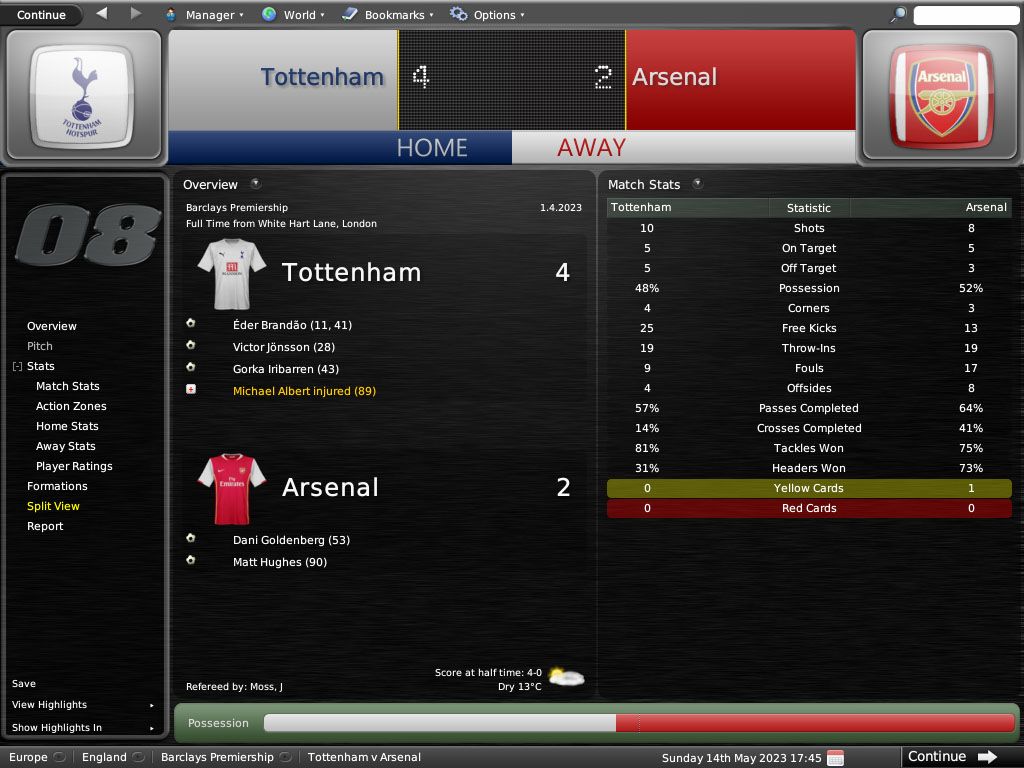Collapse the Stats tree section
The height and width of the screenshot is (768, 1024).
[x=17, y=367]
